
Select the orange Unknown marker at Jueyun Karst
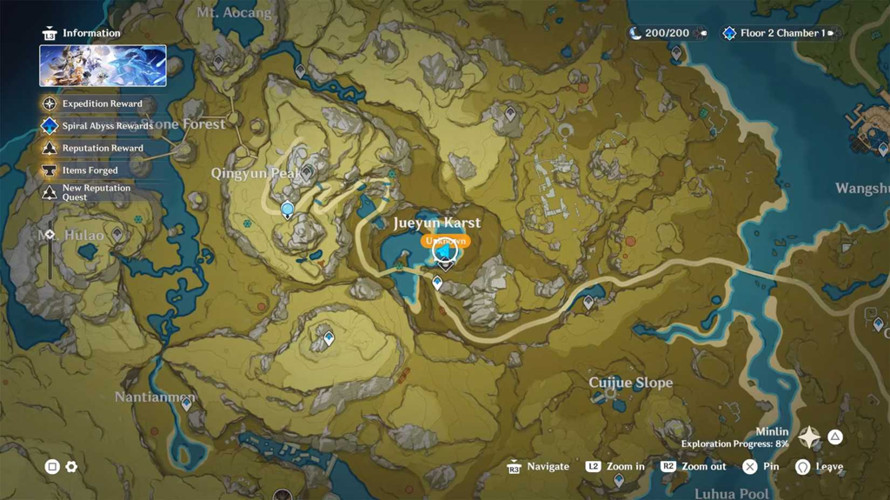coord(445,241)
